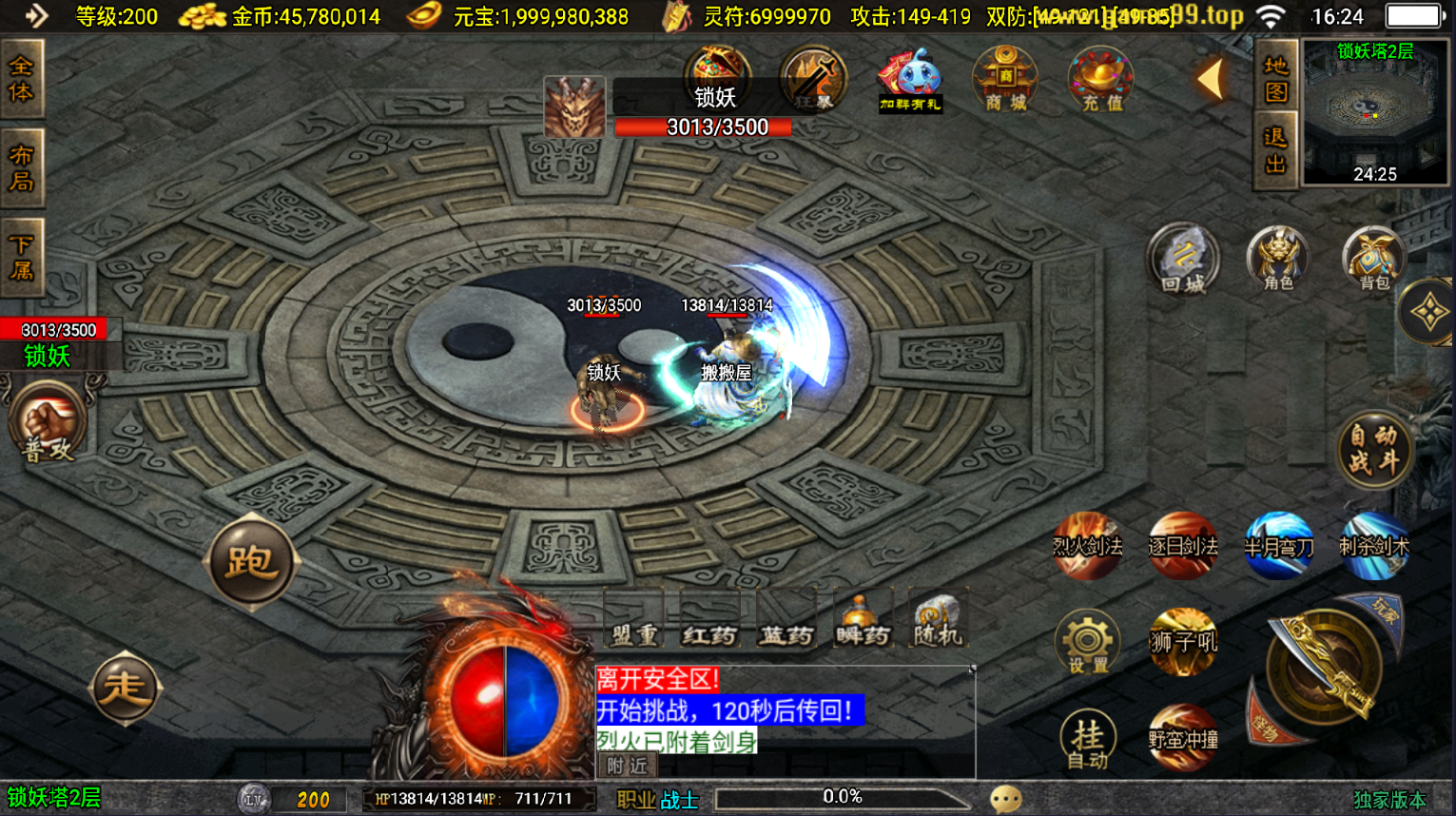Open the 地图 map button
The width and height of the screenshot is (1456, 816).
(x=1275, y=79)
